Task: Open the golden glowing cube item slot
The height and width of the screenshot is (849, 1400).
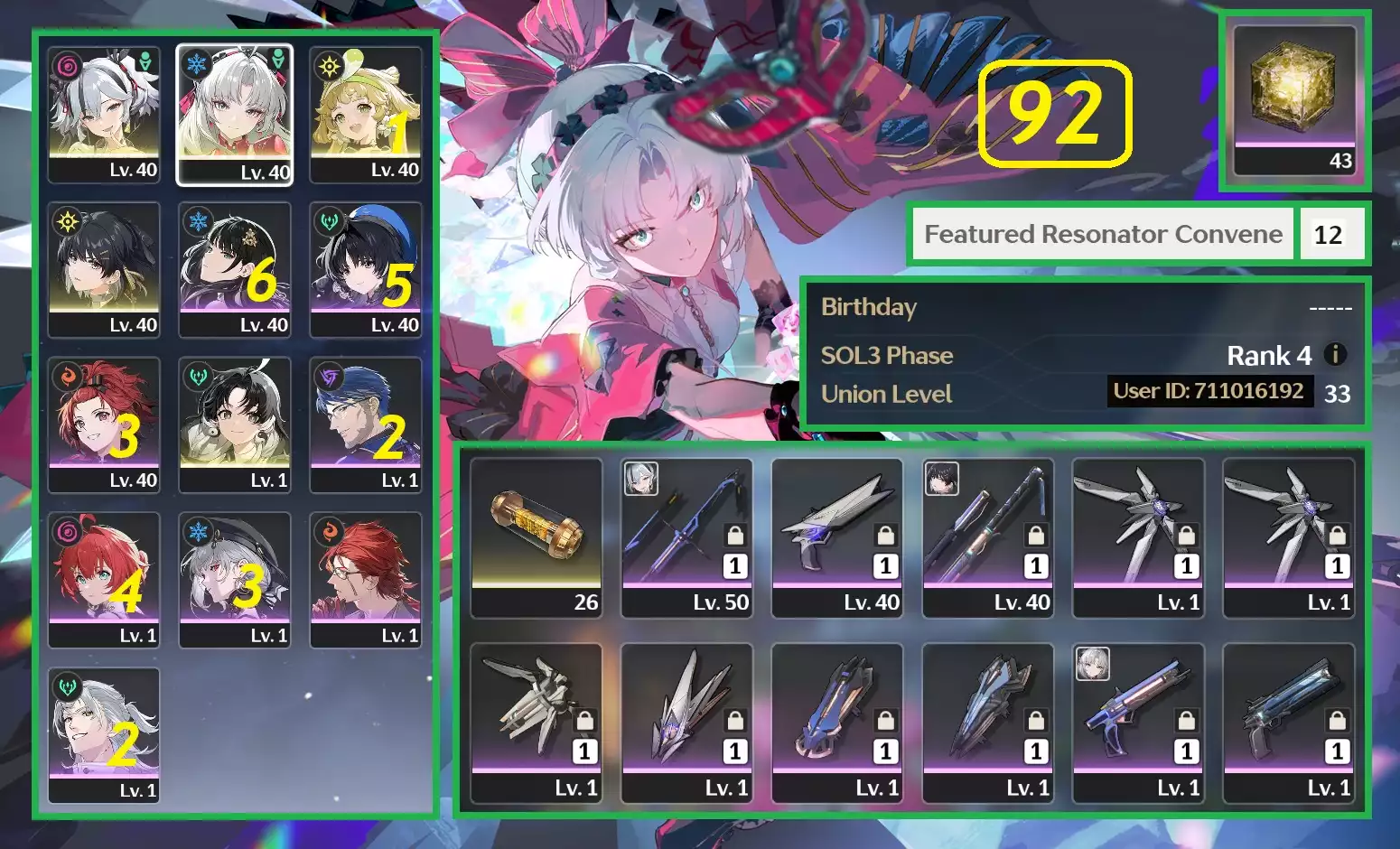Action: point(1294,100)
